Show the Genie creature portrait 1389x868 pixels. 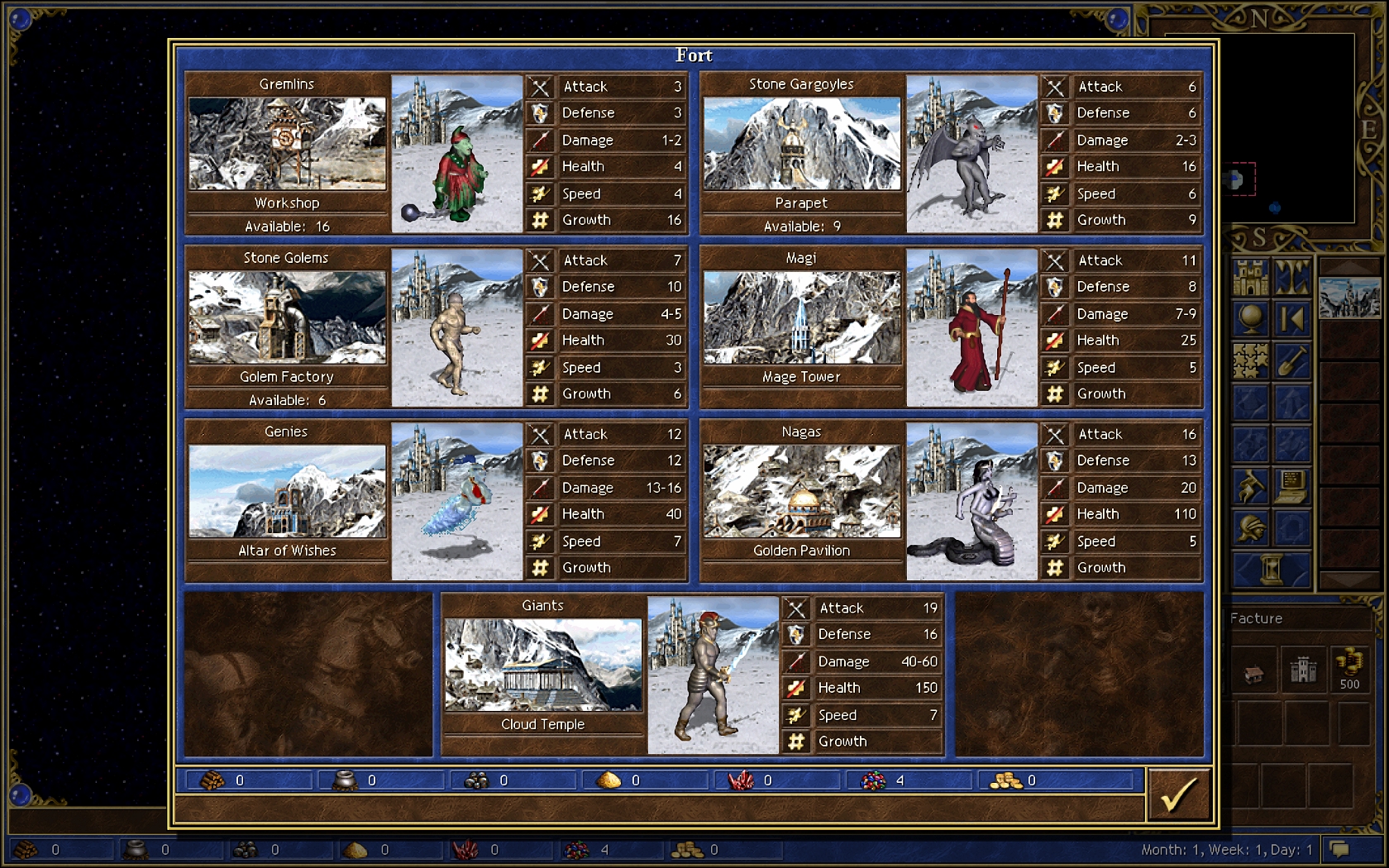[456, 501]
